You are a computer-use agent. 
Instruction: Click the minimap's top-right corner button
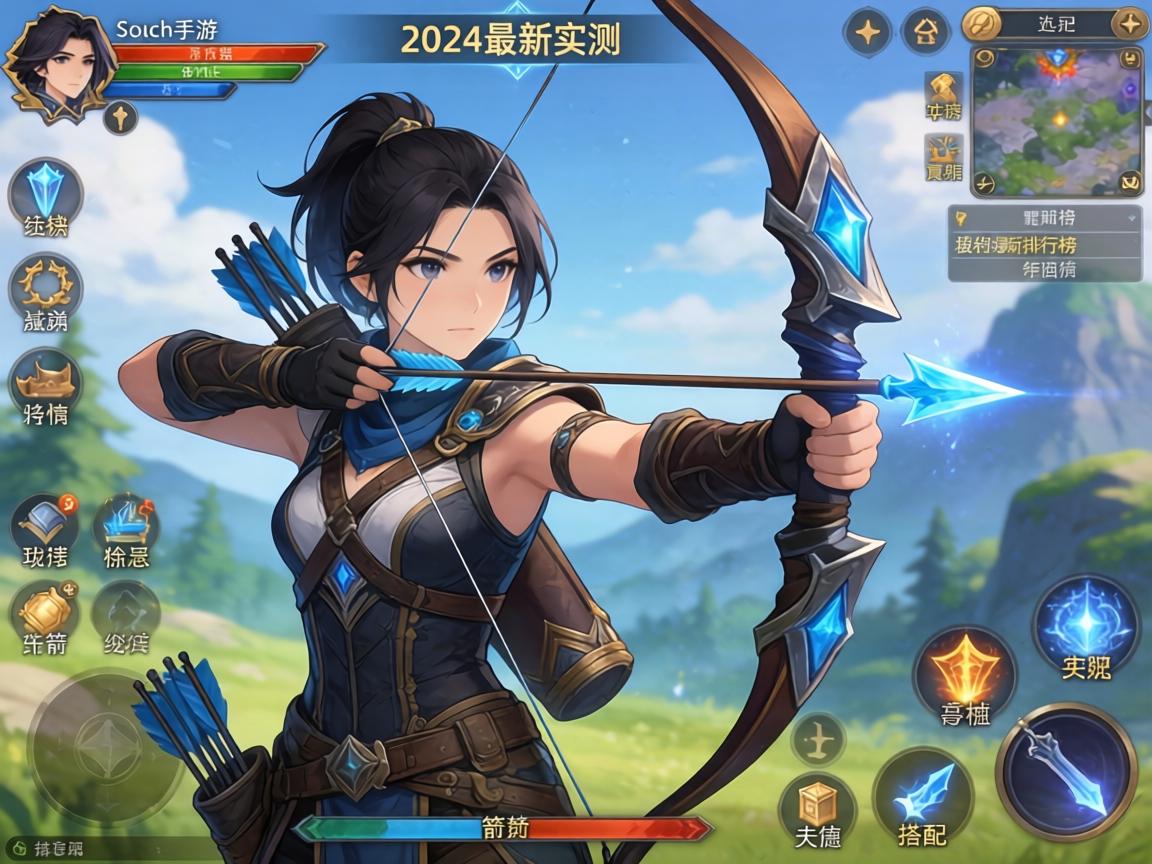pyautogui.click(x=1131, y=60)
